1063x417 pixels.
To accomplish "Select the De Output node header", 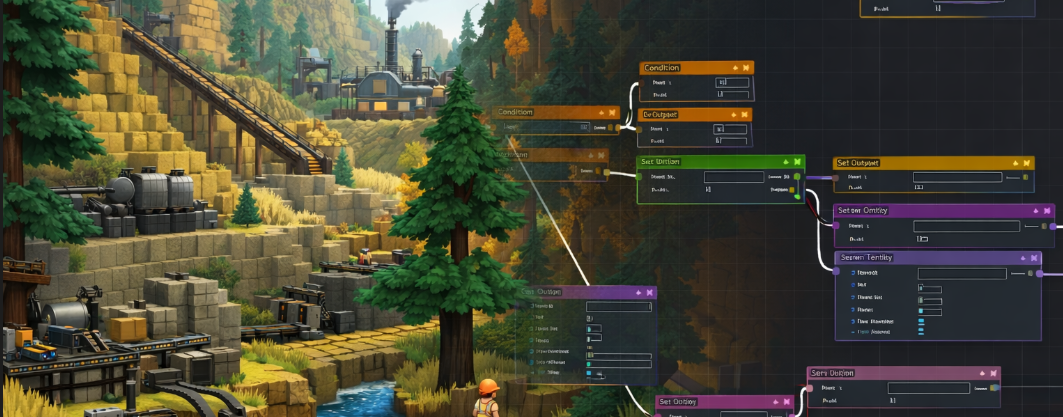I will [680, 115].
